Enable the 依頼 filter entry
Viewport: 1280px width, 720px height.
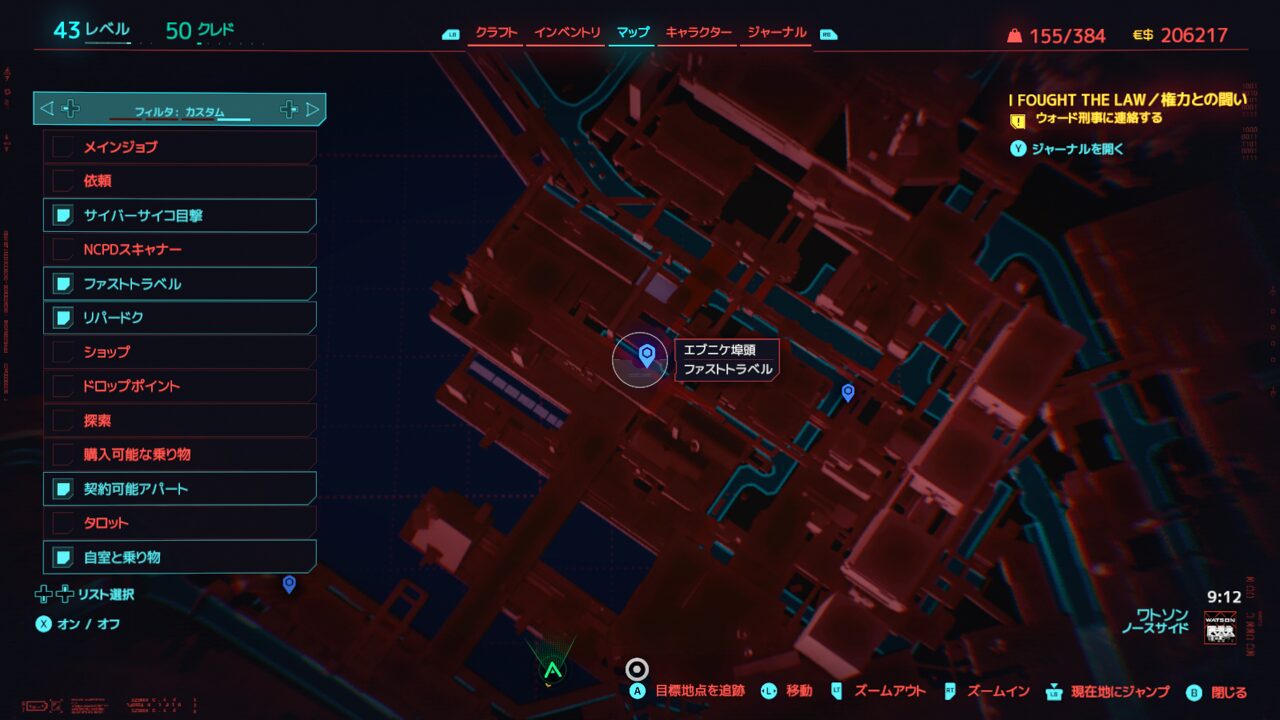[x=180, y=181]
